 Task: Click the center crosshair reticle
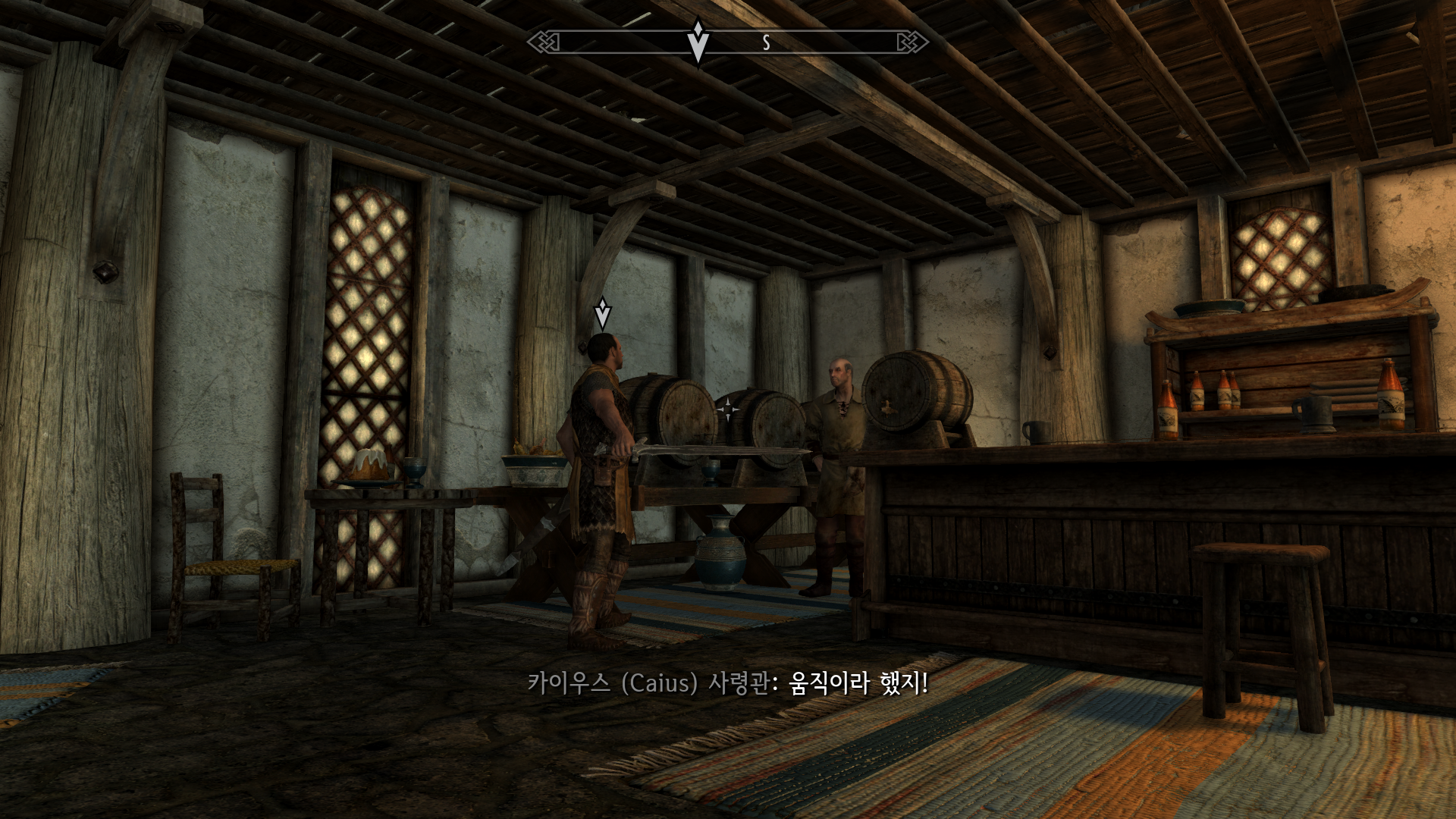click(x=727, y=409)
